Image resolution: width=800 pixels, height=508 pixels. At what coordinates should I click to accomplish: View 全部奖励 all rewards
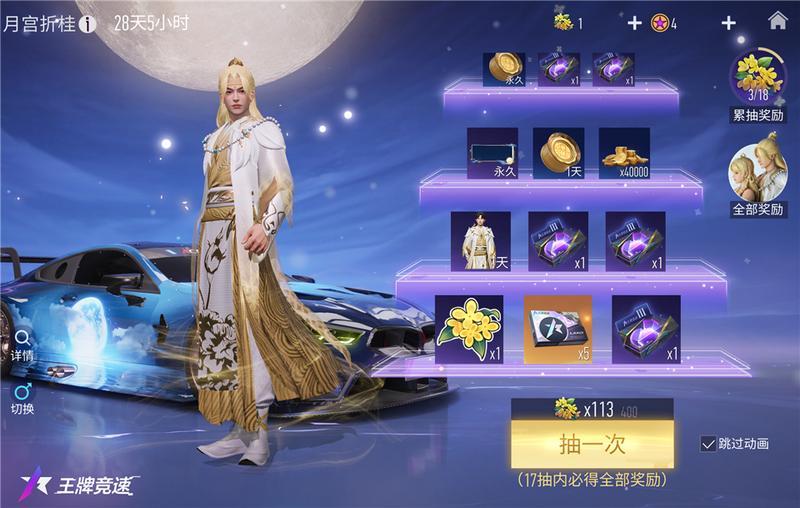pyautogui.click(x=758, y=178)
